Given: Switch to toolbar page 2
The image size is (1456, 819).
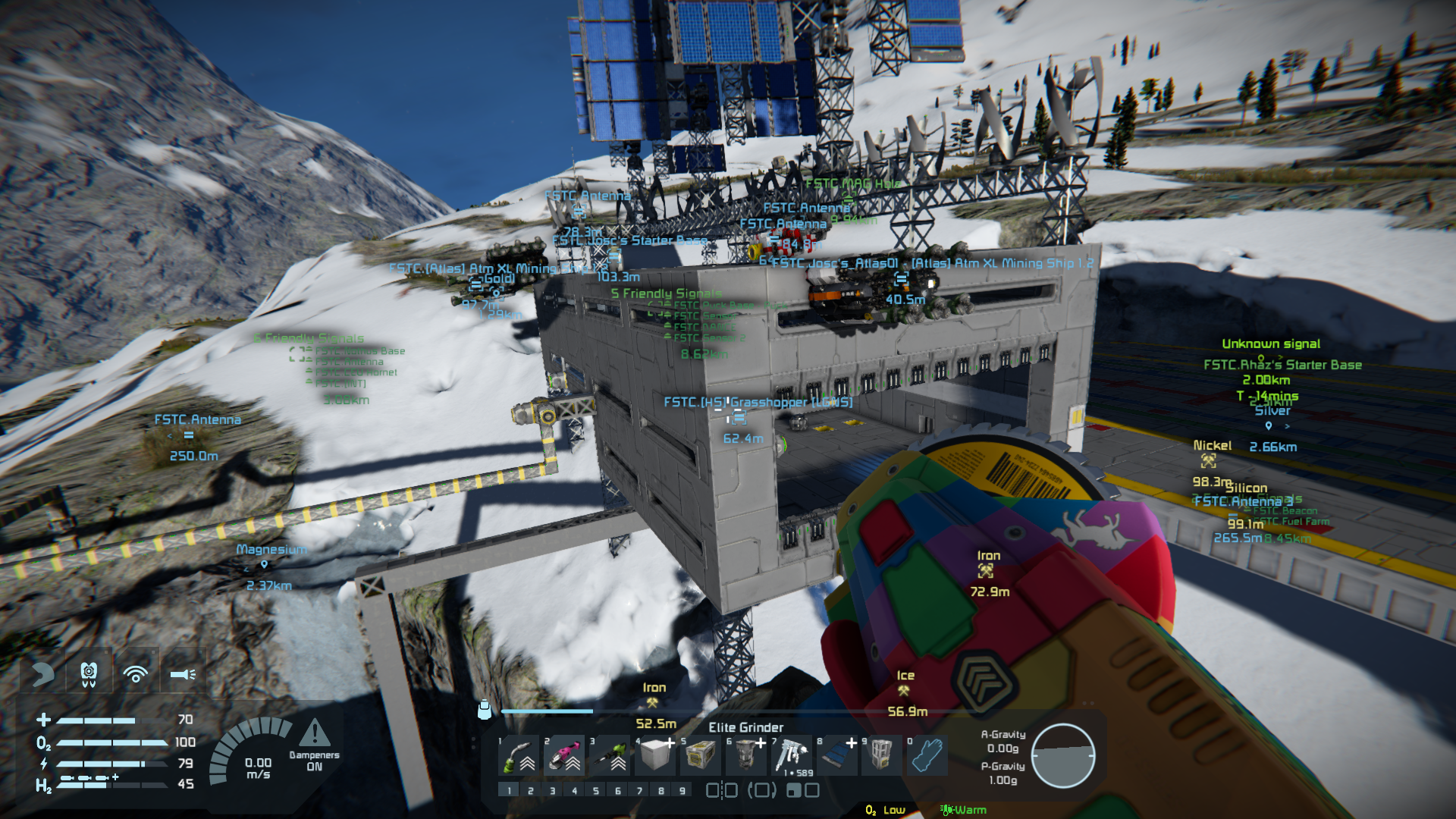Looking at the screenshot, I should click(531, 791).
